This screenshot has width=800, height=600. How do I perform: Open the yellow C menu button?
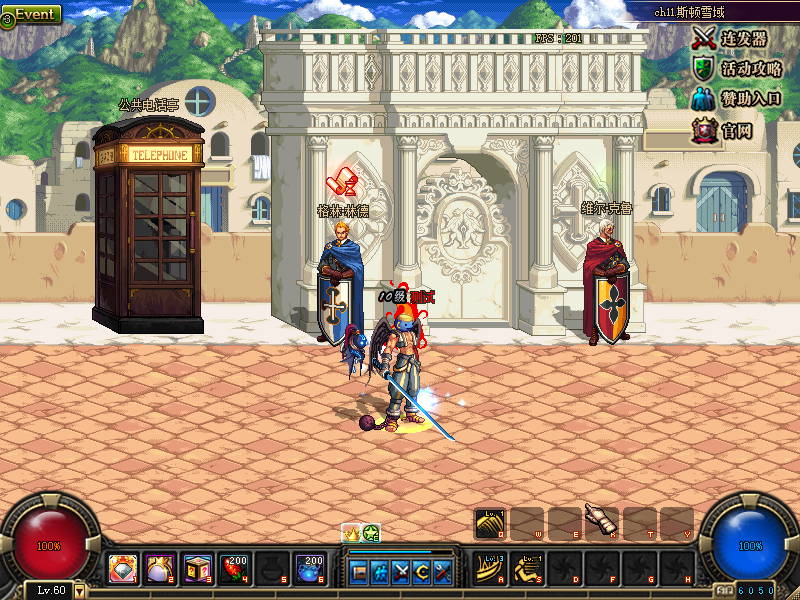point(422,572)
